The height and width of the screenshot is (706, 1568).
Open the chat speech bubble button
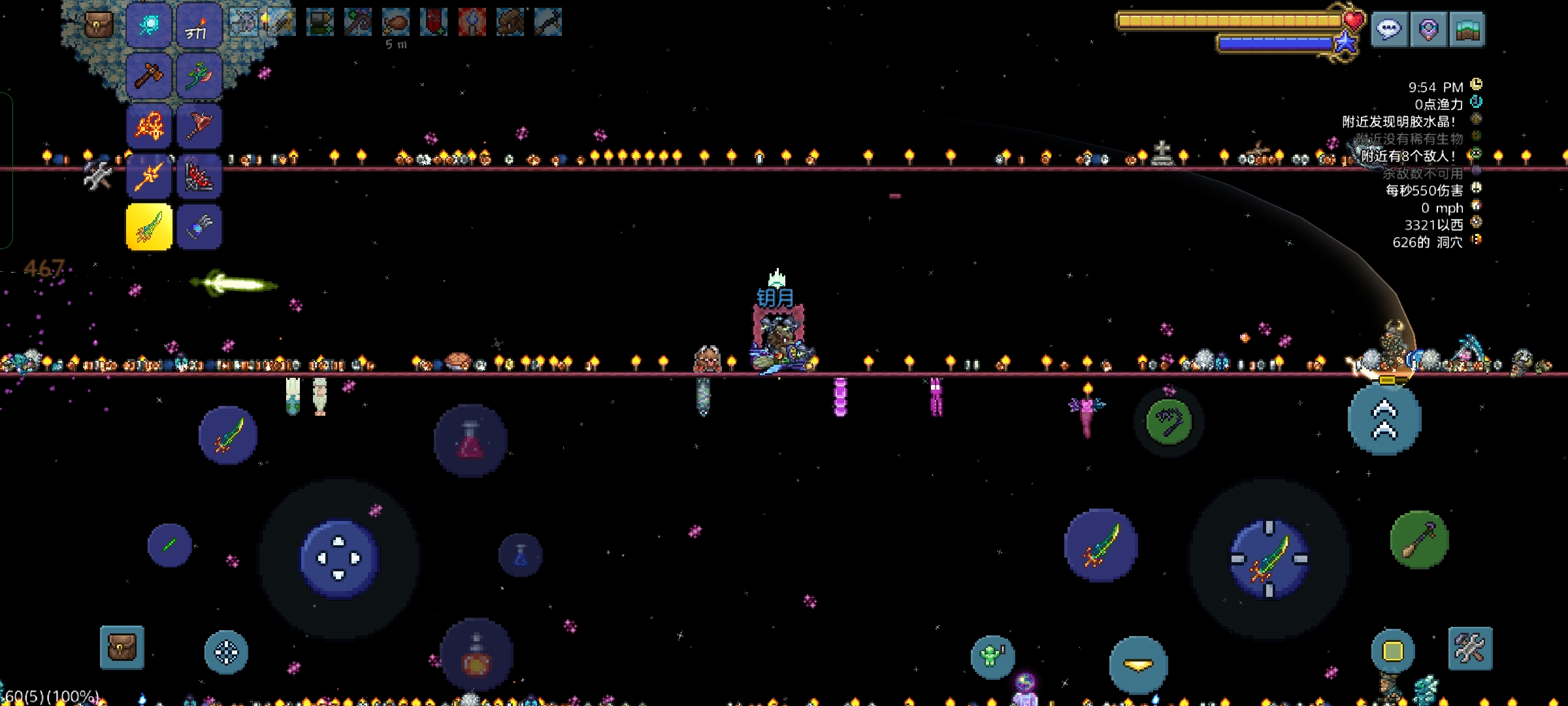point(1389,29)
